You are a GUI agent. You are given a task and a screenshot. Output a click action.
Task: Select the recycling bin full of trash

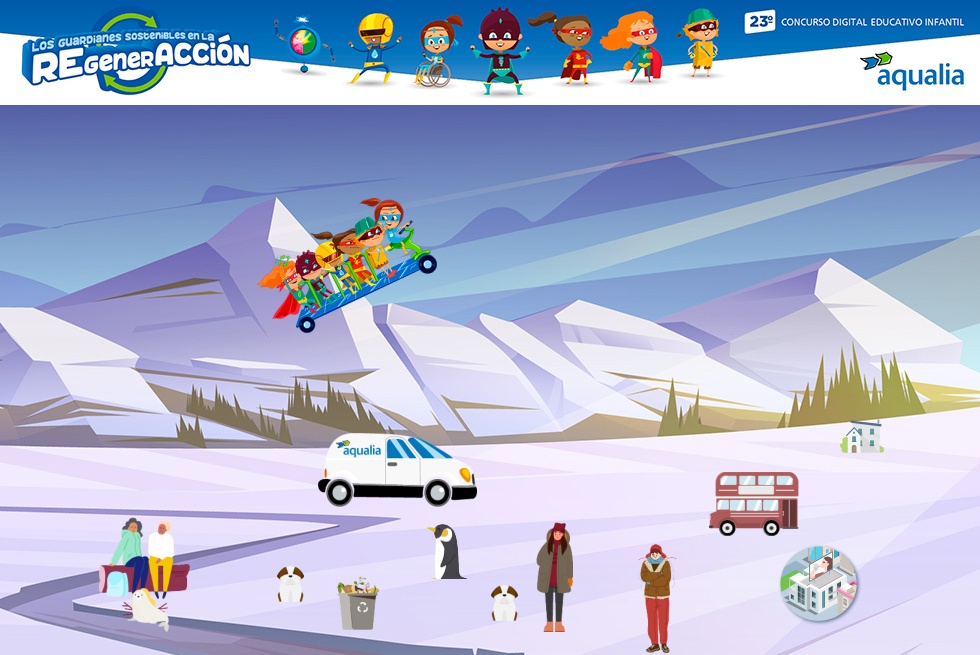pos(357,604)
